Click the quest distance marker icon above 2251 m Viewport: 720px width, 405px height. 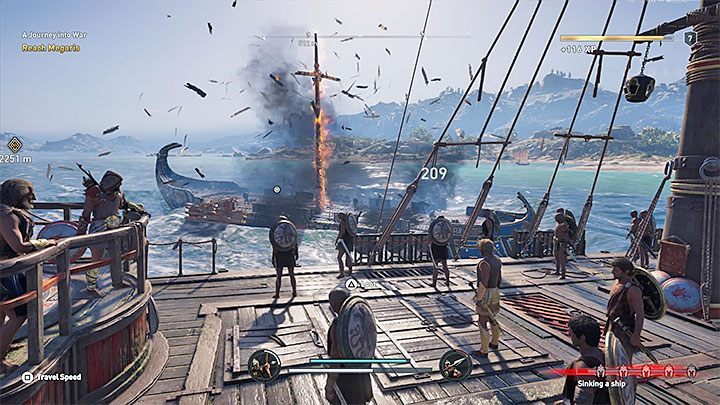click(14, 144)
